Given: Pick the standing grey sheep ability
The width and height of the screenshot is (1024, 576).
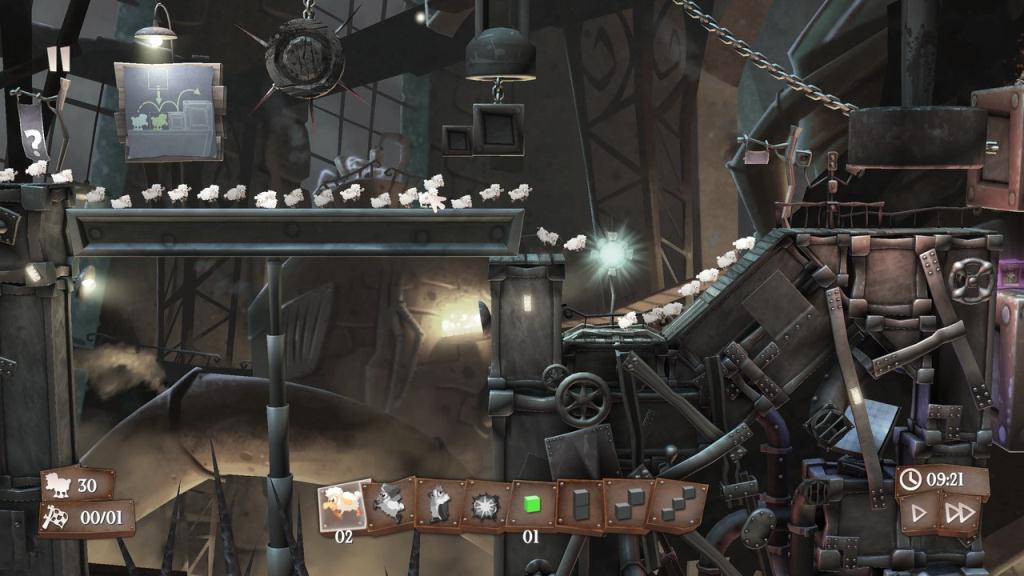Looking at the screenshot, I should coord(437,504).
